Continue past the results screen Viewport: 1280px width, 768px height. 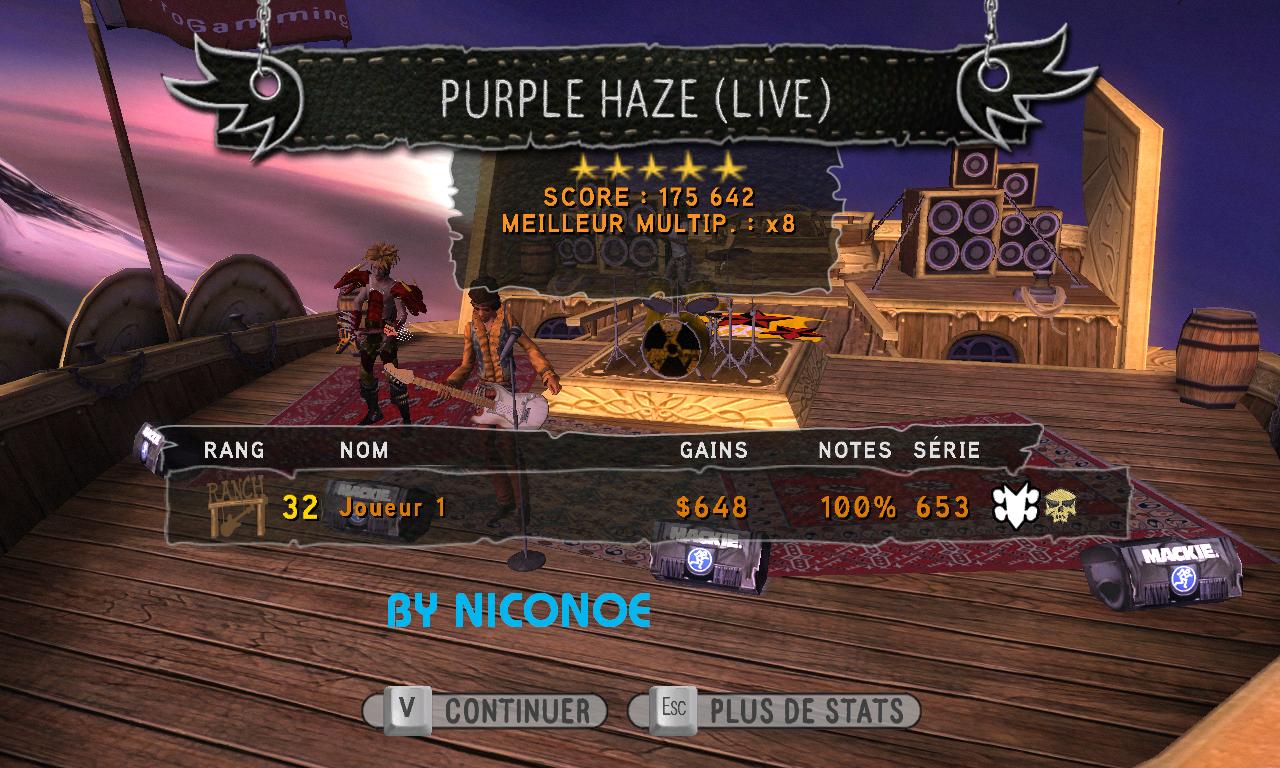tap(486, 711)
